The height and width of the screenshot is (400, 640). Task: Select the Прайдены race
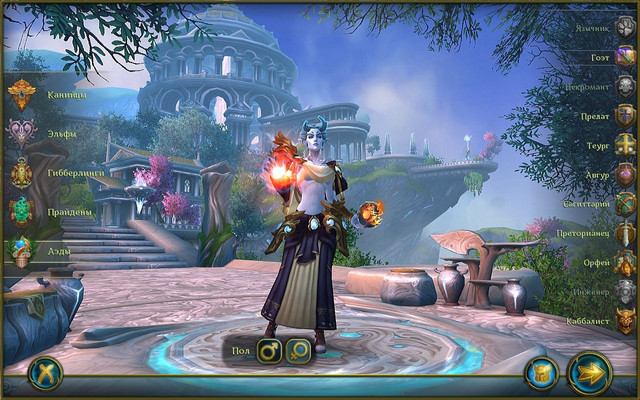point(22,212)
